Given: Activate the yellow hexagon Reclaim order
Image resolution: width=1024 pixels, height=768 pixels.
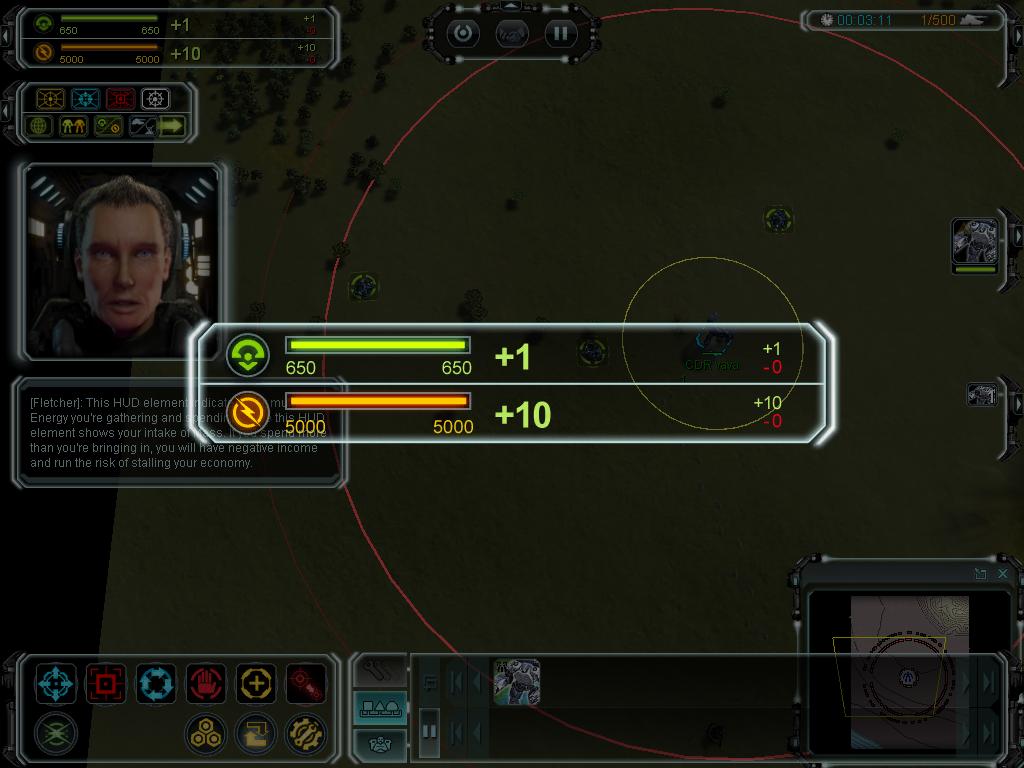Looking at the screenshot, I should click(x=206, y=734).
